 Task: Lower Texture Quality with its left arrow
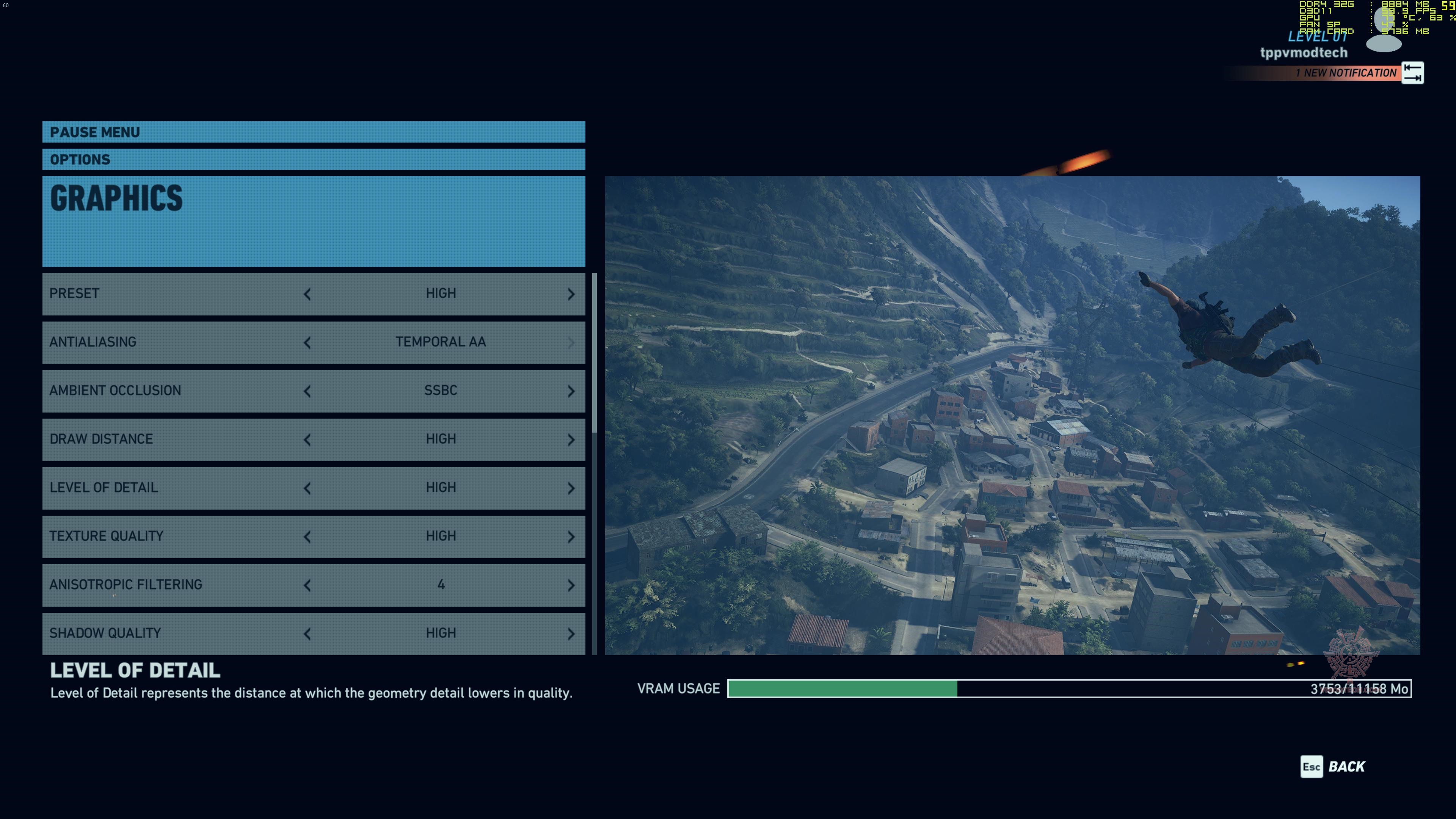307,537
